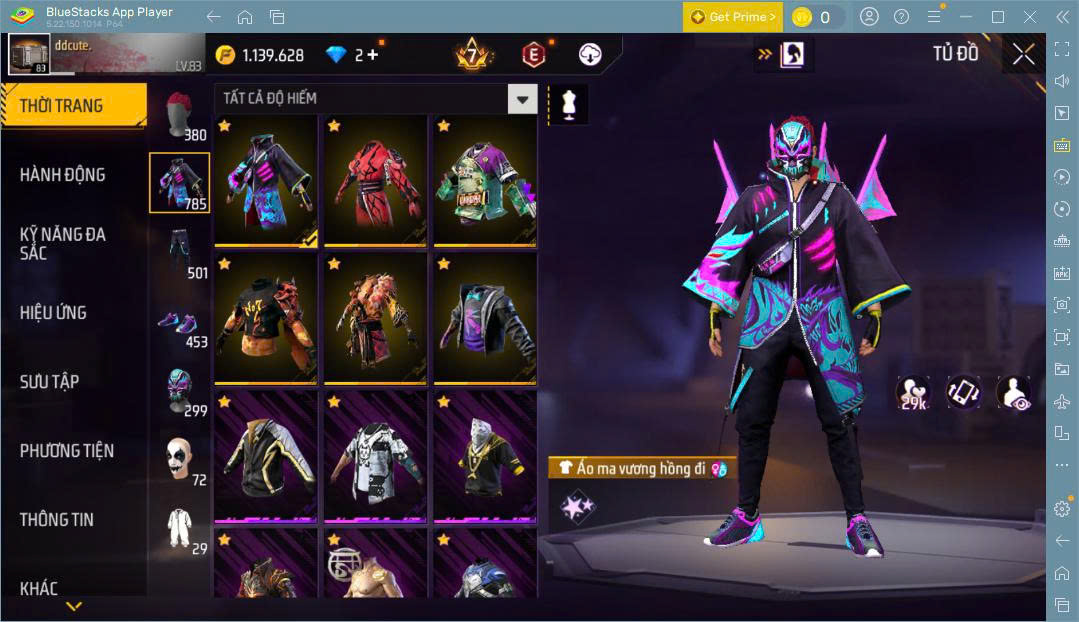Viewport: 1079px width, 622px height.
Task: Add diamonds with the plus button
Action: tap(373, 55)
